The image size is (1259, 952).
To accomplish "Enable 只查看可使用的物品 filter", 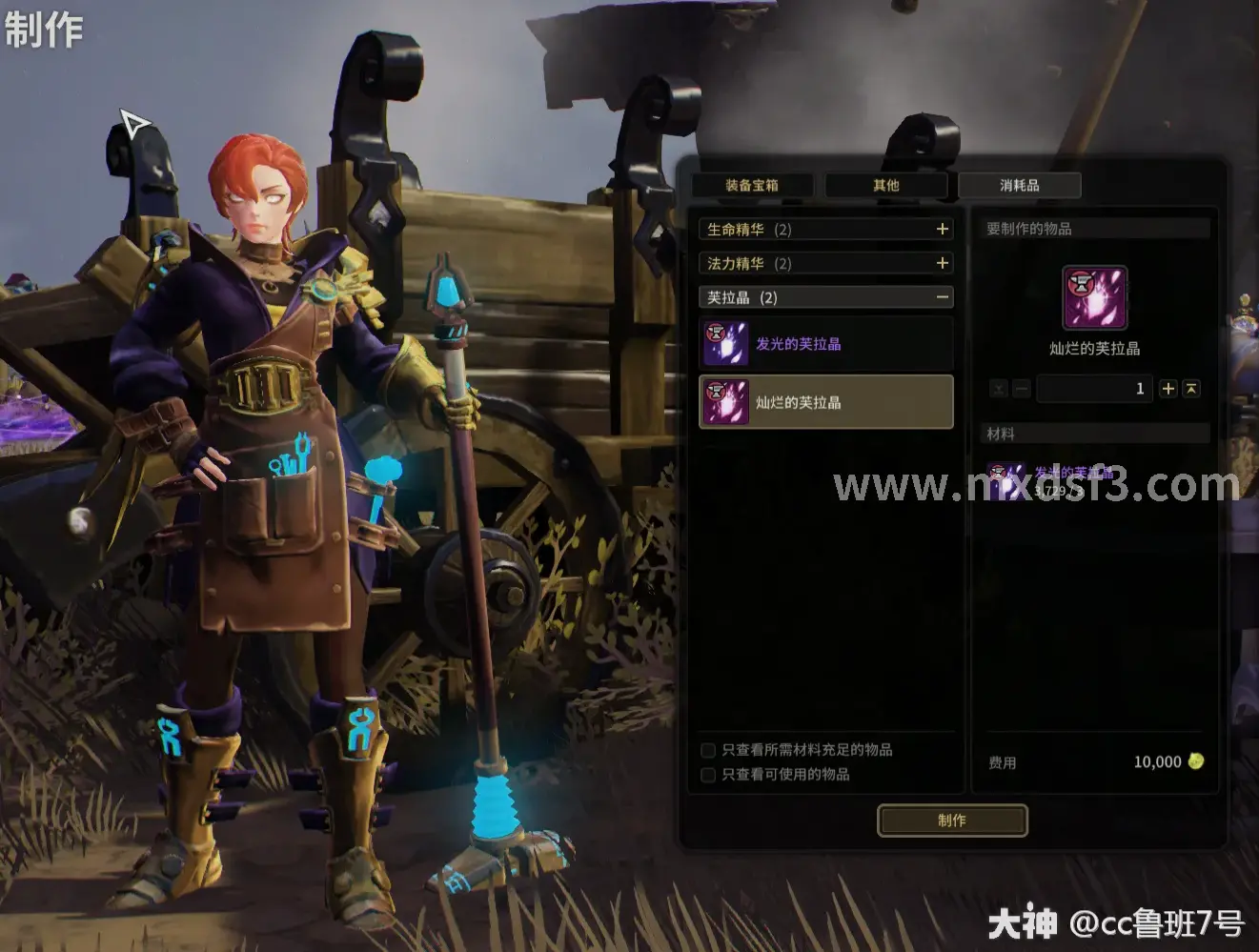I will click(x=708, y=775).
